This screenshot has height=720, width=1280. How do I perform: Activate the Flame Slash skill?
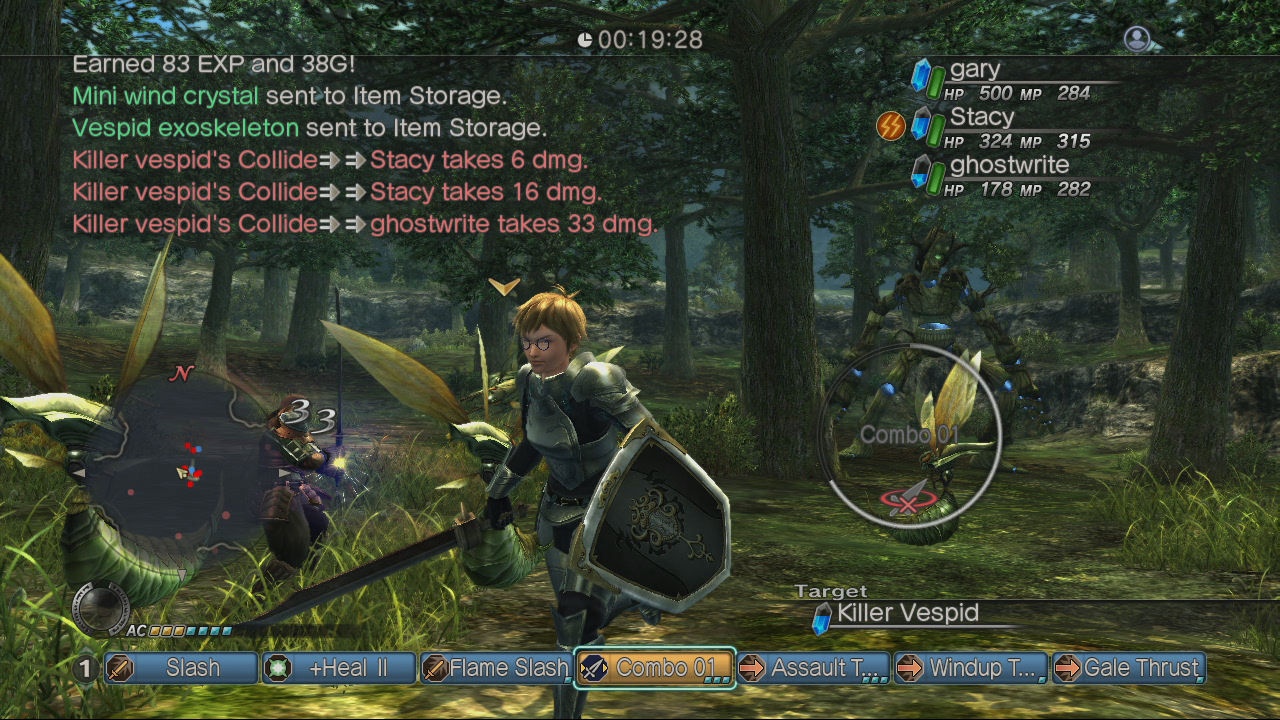(496, 668)
